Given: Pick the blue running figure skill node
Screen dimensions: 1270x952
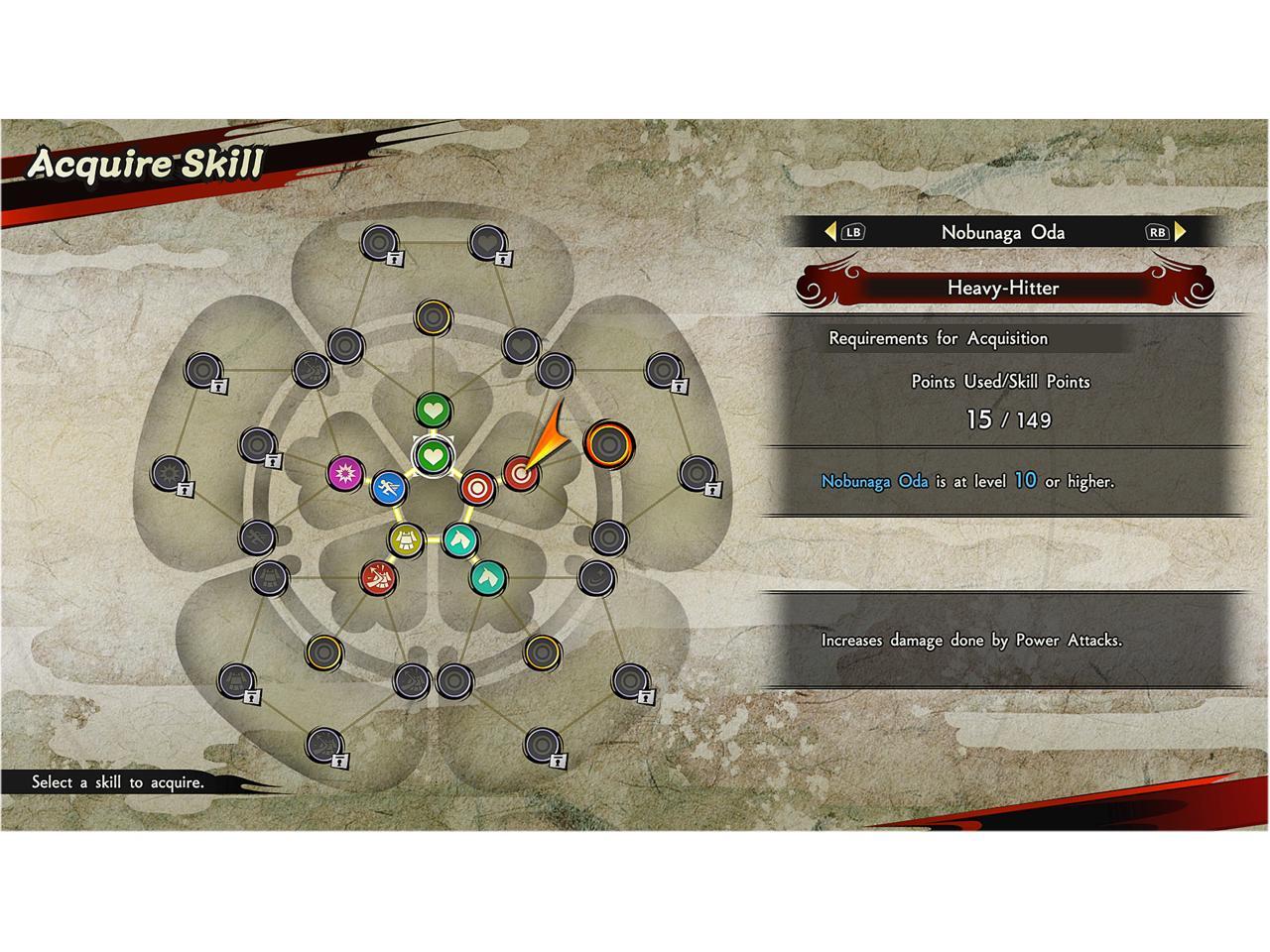Looking at the screenshot, I should tap(389, 487).
